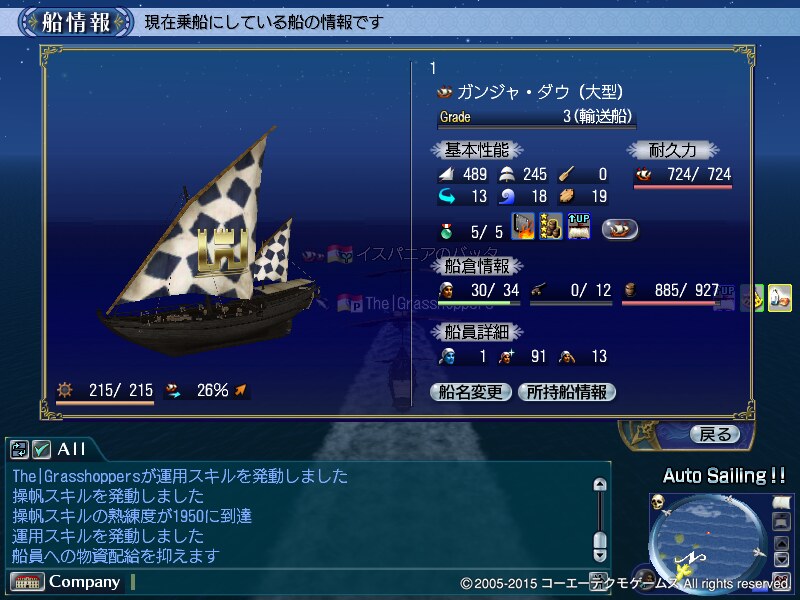Image resolution: width=800 pixels, height=600 pixels.
Task: Click the 戻る back button
Action: [x=715, y=434]
